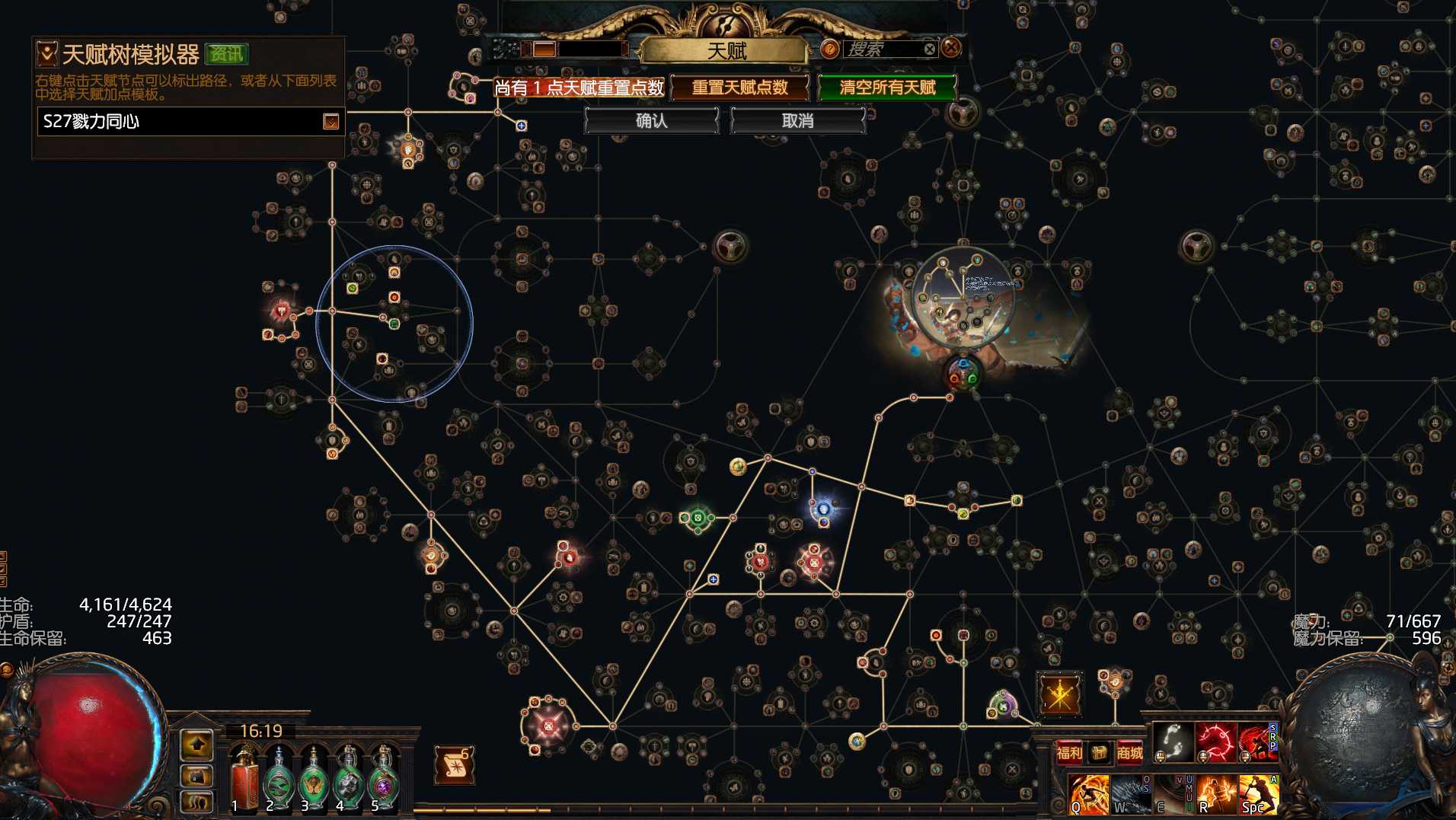This screenshot has height=820, width=1456.
Task: Activate the Q fiery dash skill
Action: pos(1088,794)
